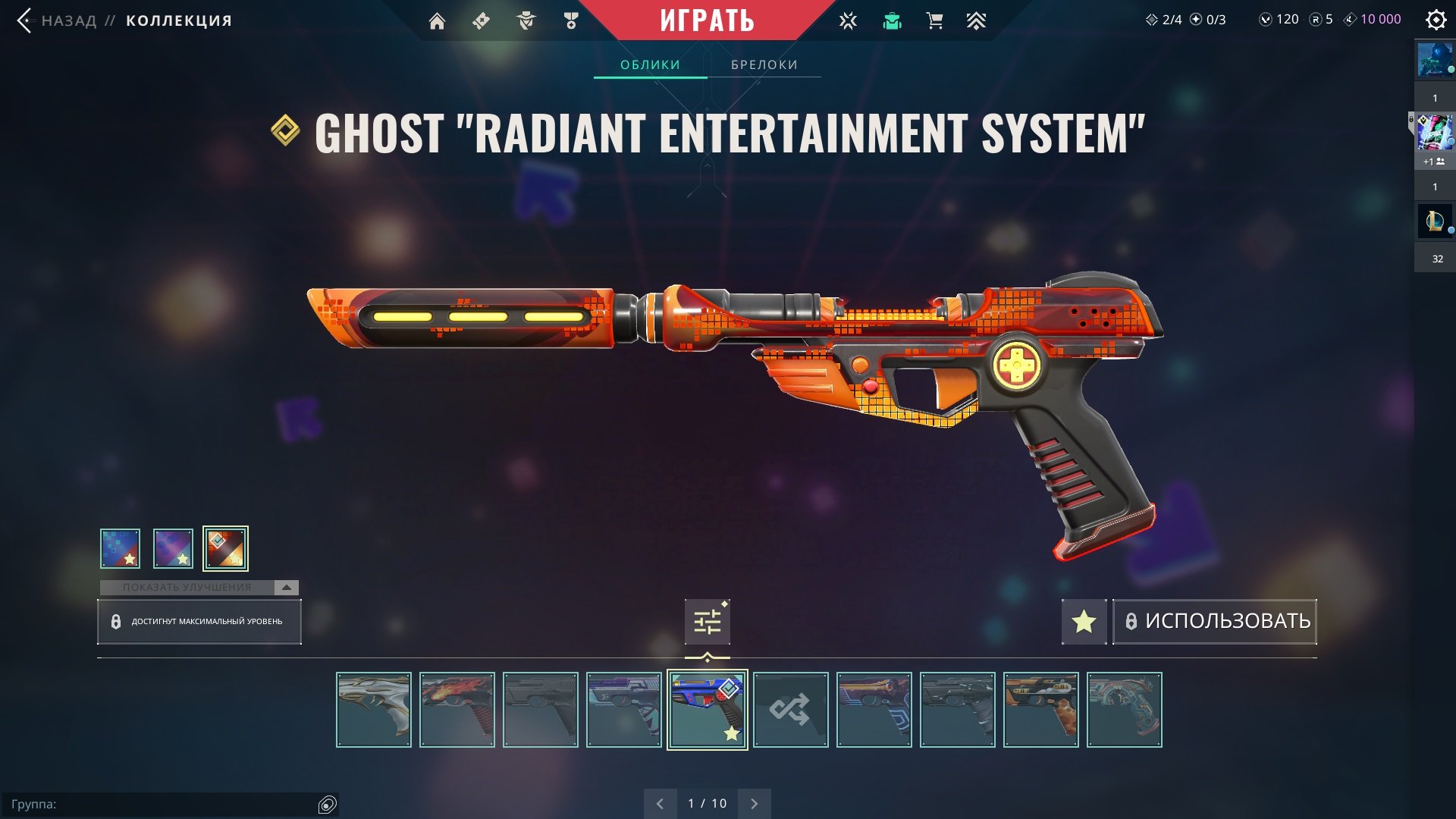Open the skin filter sliders button
The height and width of the screenshot is (819, 1456).
[707, 622]
